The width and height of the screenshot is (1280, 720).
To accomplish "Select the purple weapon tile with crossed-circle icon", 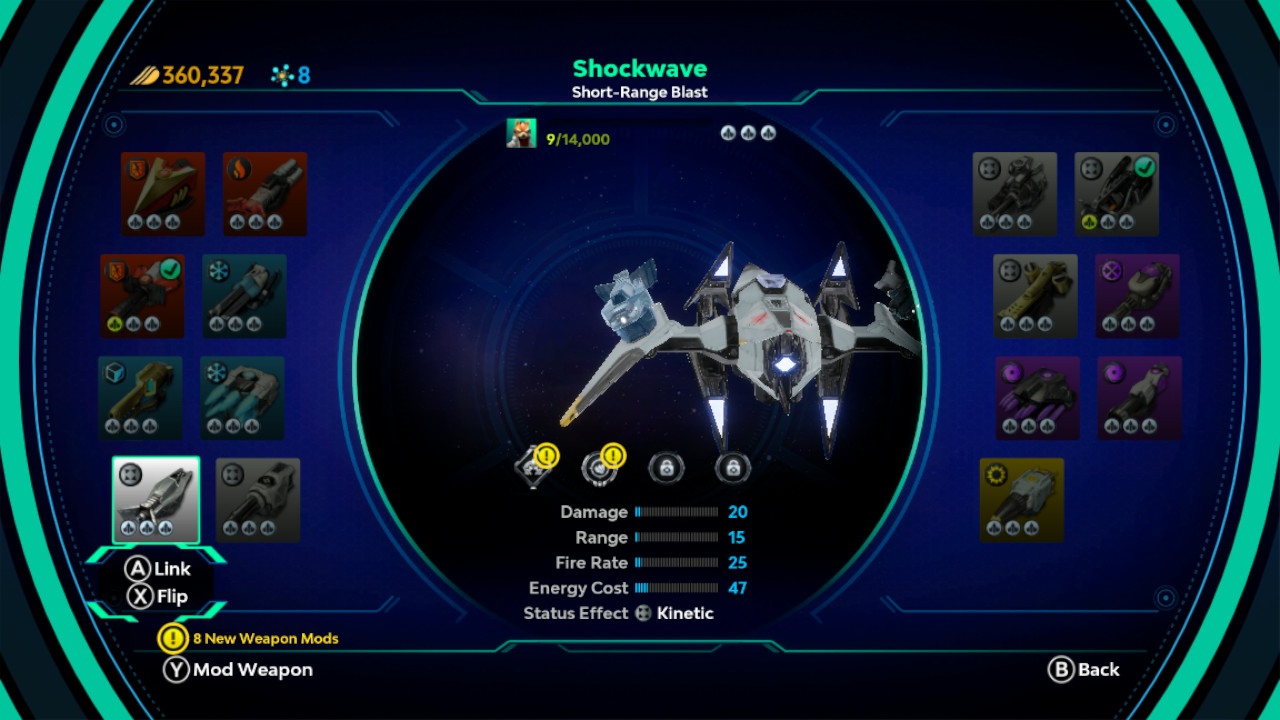I will click(x=1137, y=296).
